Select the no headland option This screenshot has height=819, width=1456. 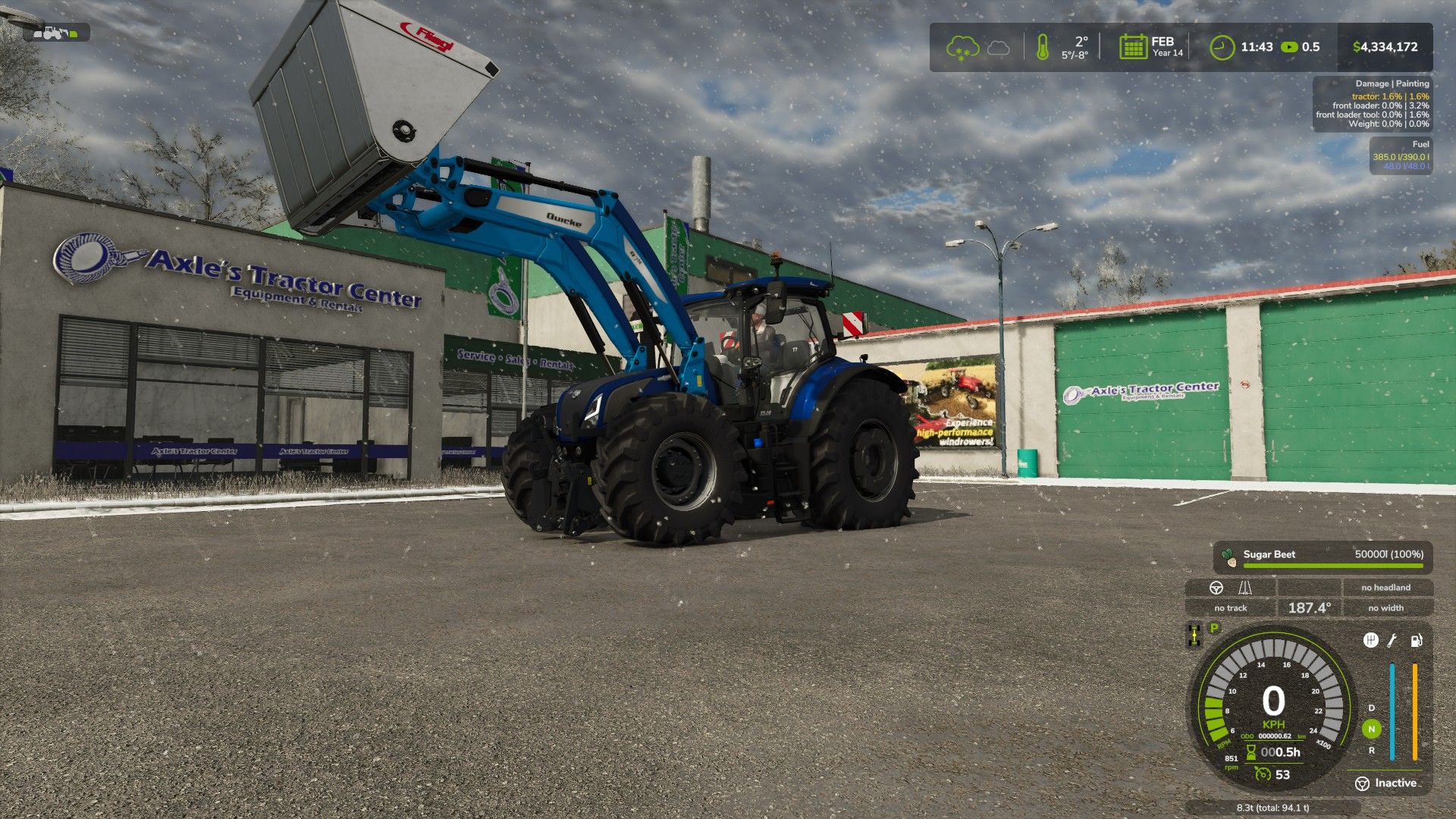(x=1385, y=587)
